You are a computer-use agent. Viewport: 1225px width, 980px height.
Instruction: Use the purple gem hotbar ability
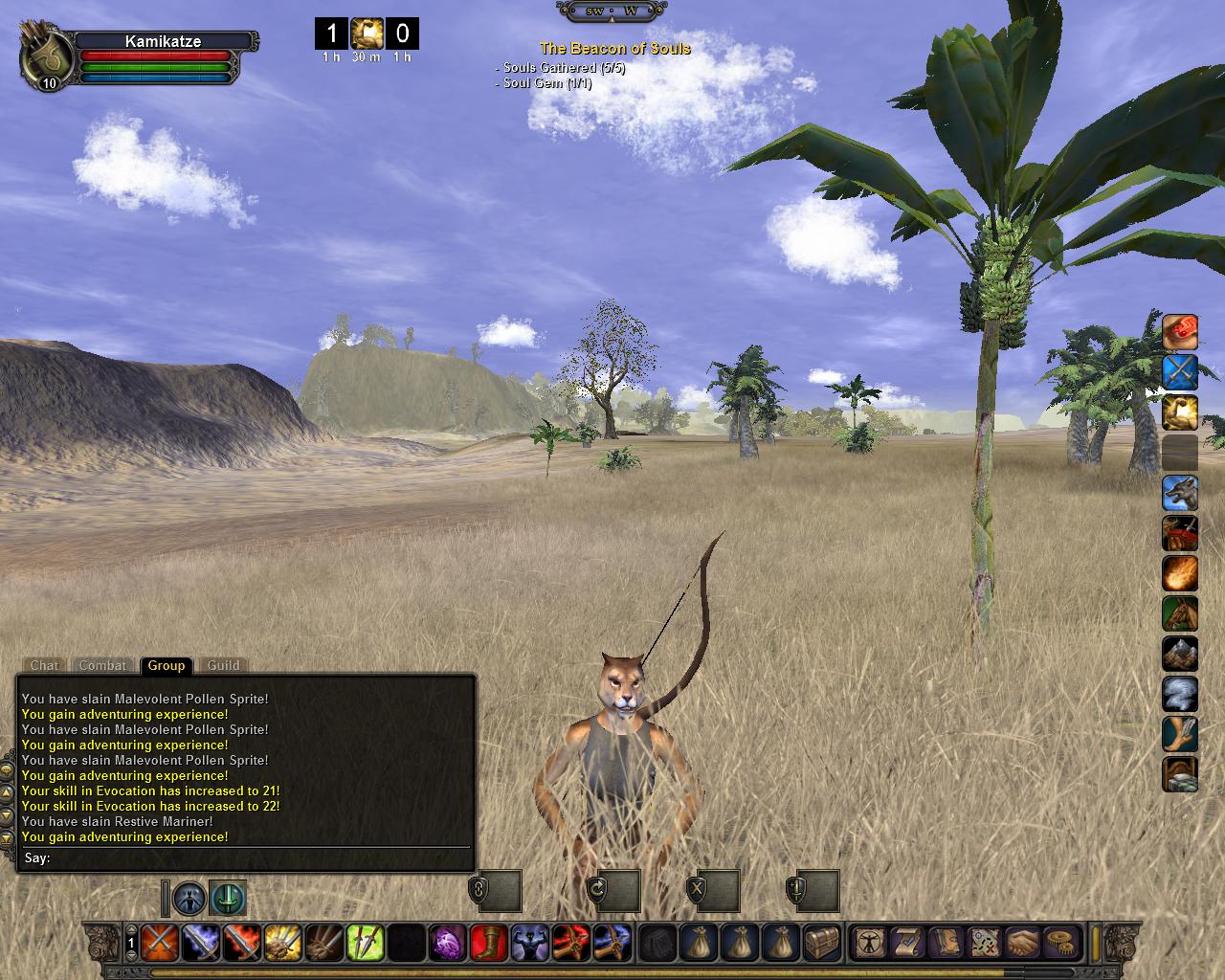pos(447,943)
